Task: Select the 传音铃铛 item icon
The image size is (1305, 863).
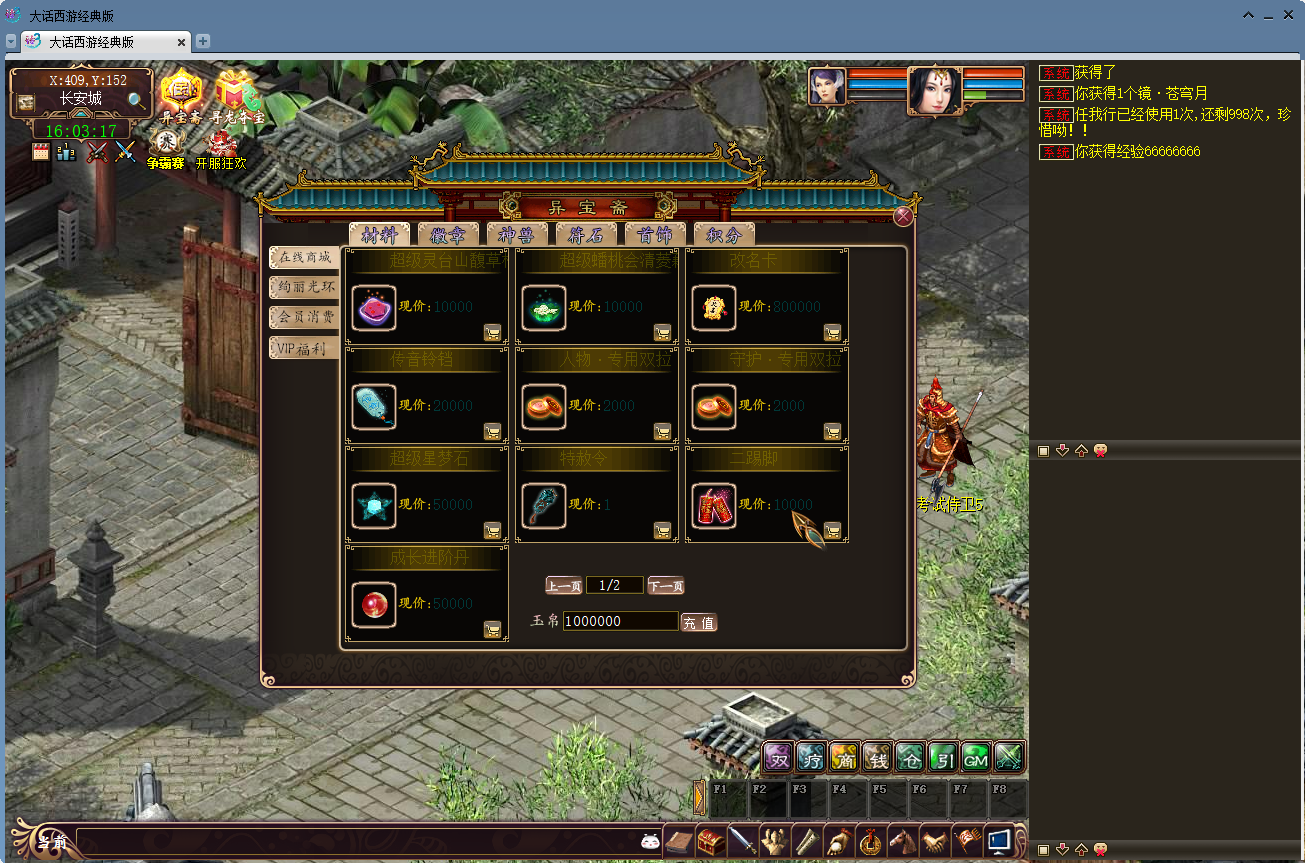Action: pyautogui.click(x=374, y=406)
